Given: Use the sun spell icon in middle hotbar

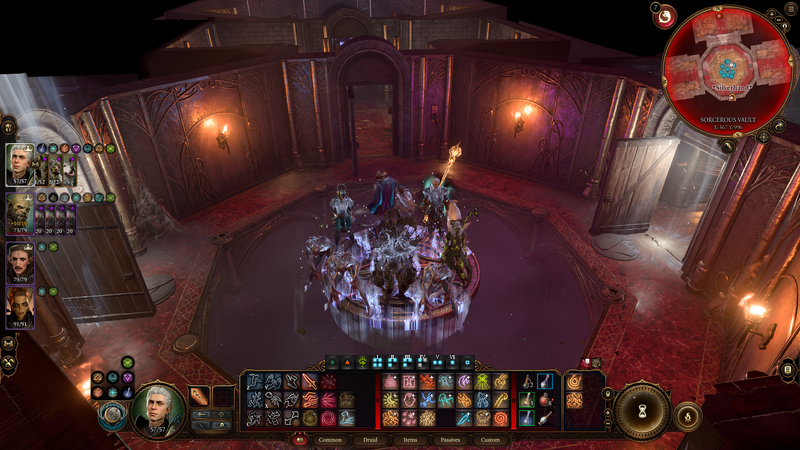Looking at the screenshot, I should [391, 400].
